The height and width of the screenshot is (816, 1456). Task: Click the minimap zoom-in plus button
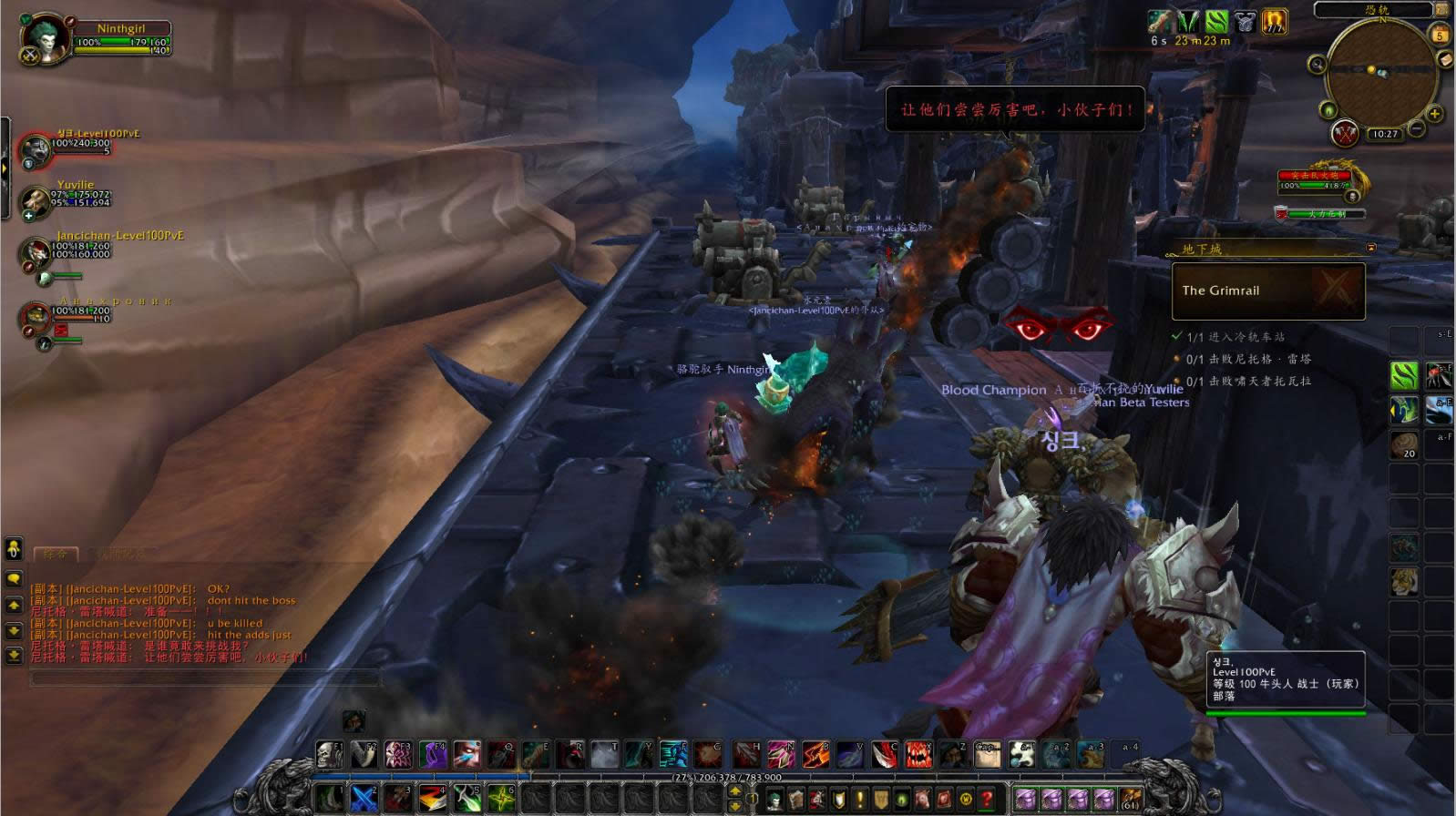tap(1434, 115)
